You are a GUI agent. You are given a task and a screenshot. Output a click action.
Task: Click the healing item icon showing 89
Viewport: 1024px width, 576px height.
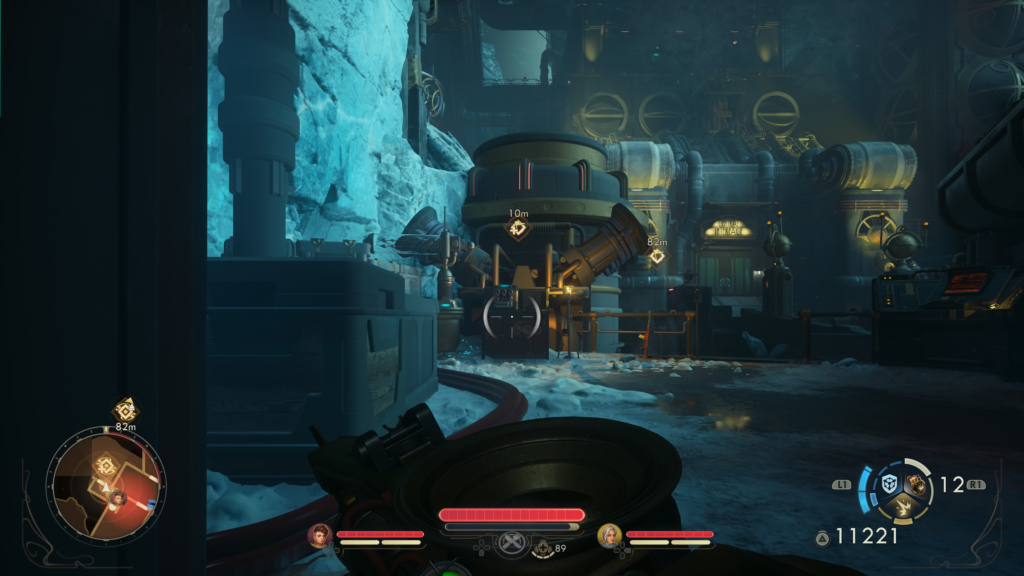click(x=543, y=547)
